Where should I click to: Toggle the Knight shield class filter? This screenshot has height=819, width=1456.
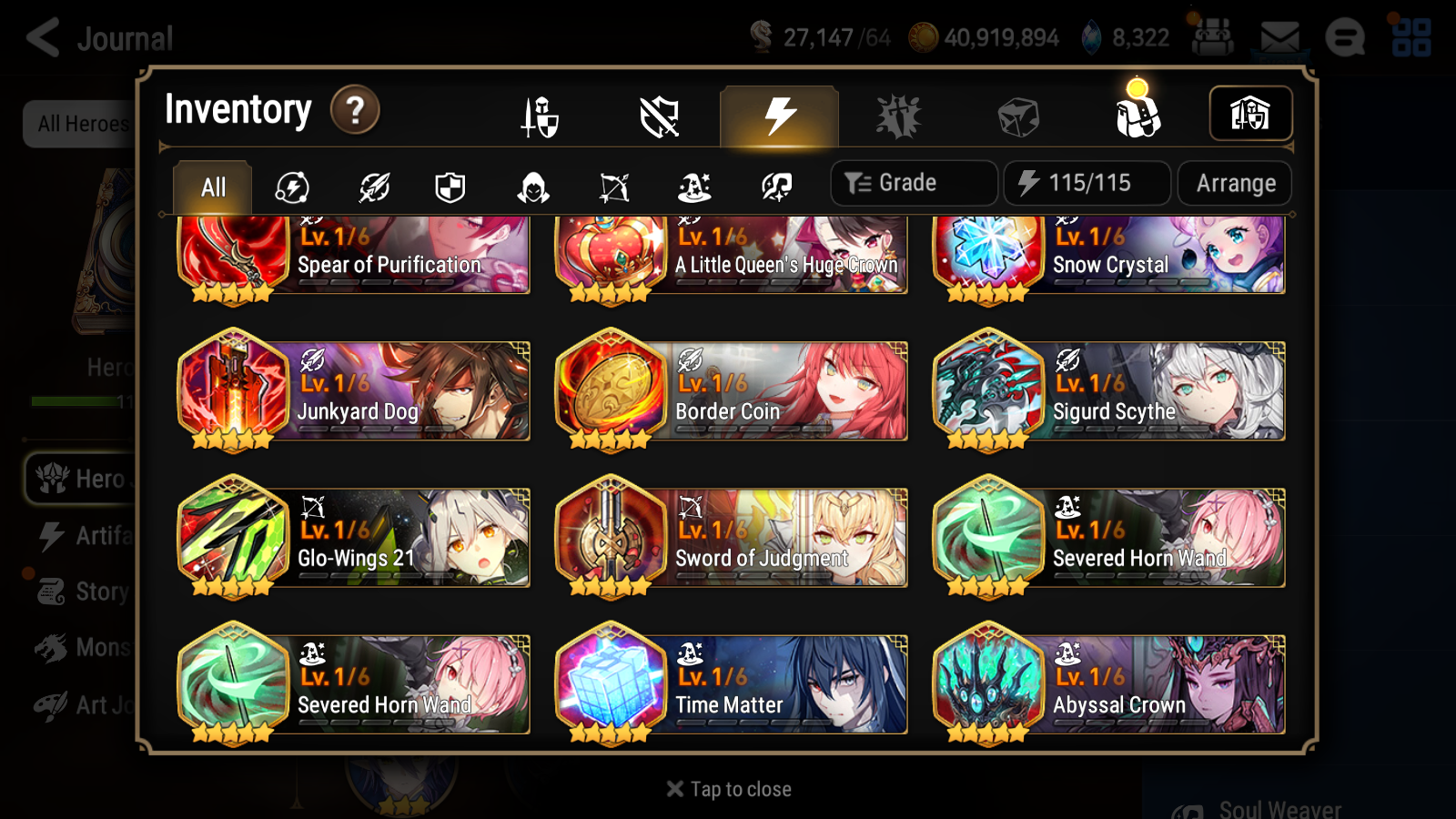pyautogui.click(x=448, y=187)
